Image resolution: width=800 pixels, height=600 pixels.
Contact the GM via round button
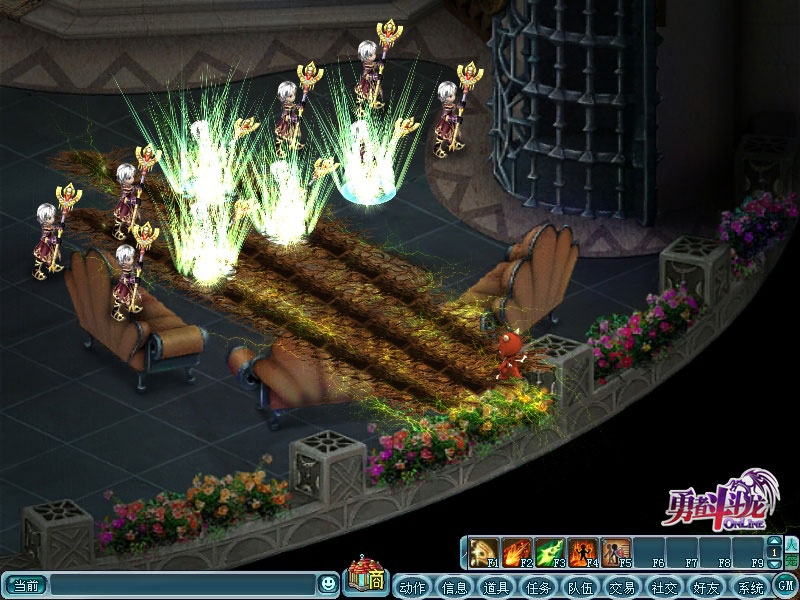(785, 586)
